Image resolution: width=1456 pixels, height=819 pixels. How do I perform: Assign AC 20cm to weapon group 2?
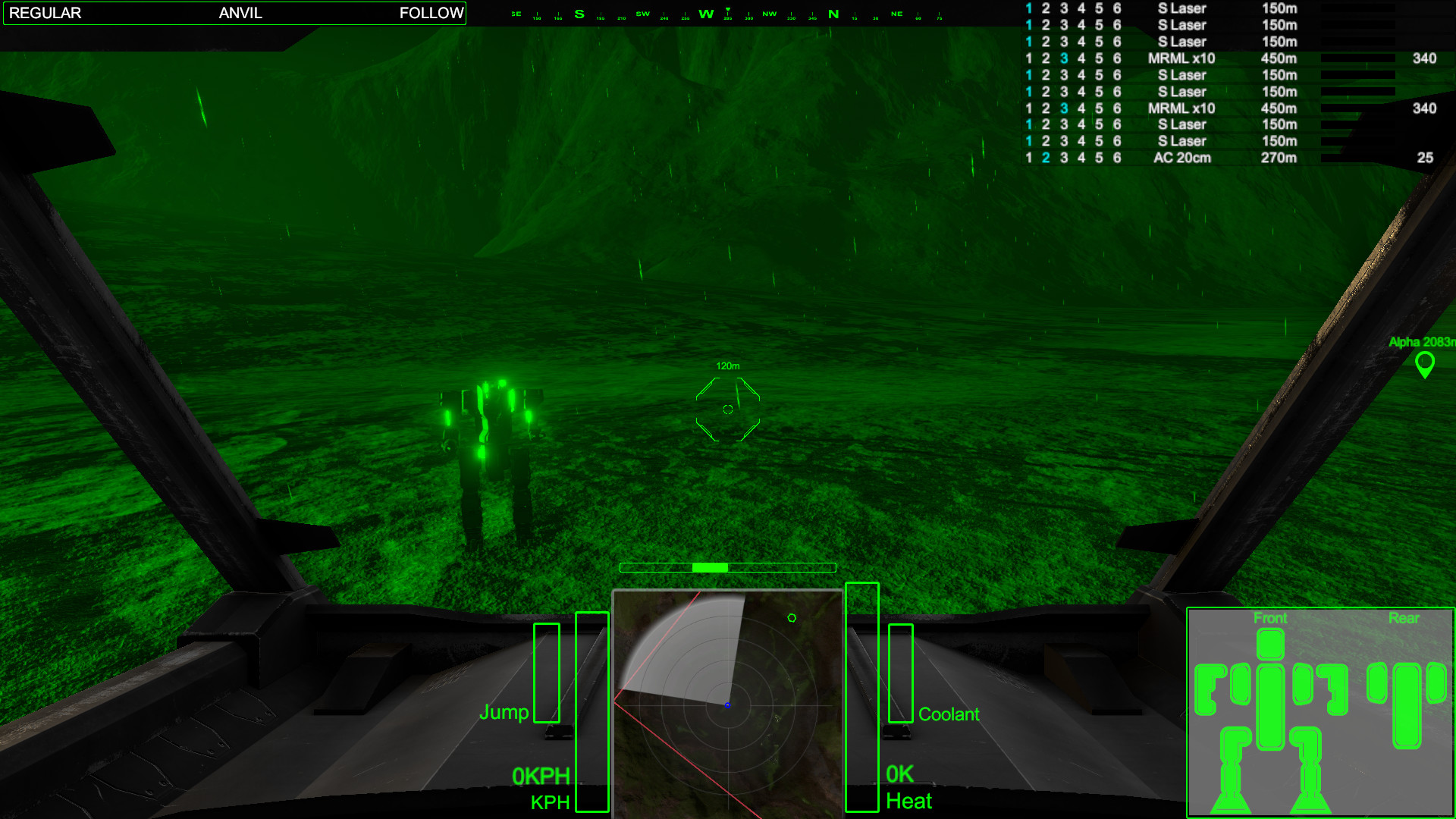point(1045,158)
